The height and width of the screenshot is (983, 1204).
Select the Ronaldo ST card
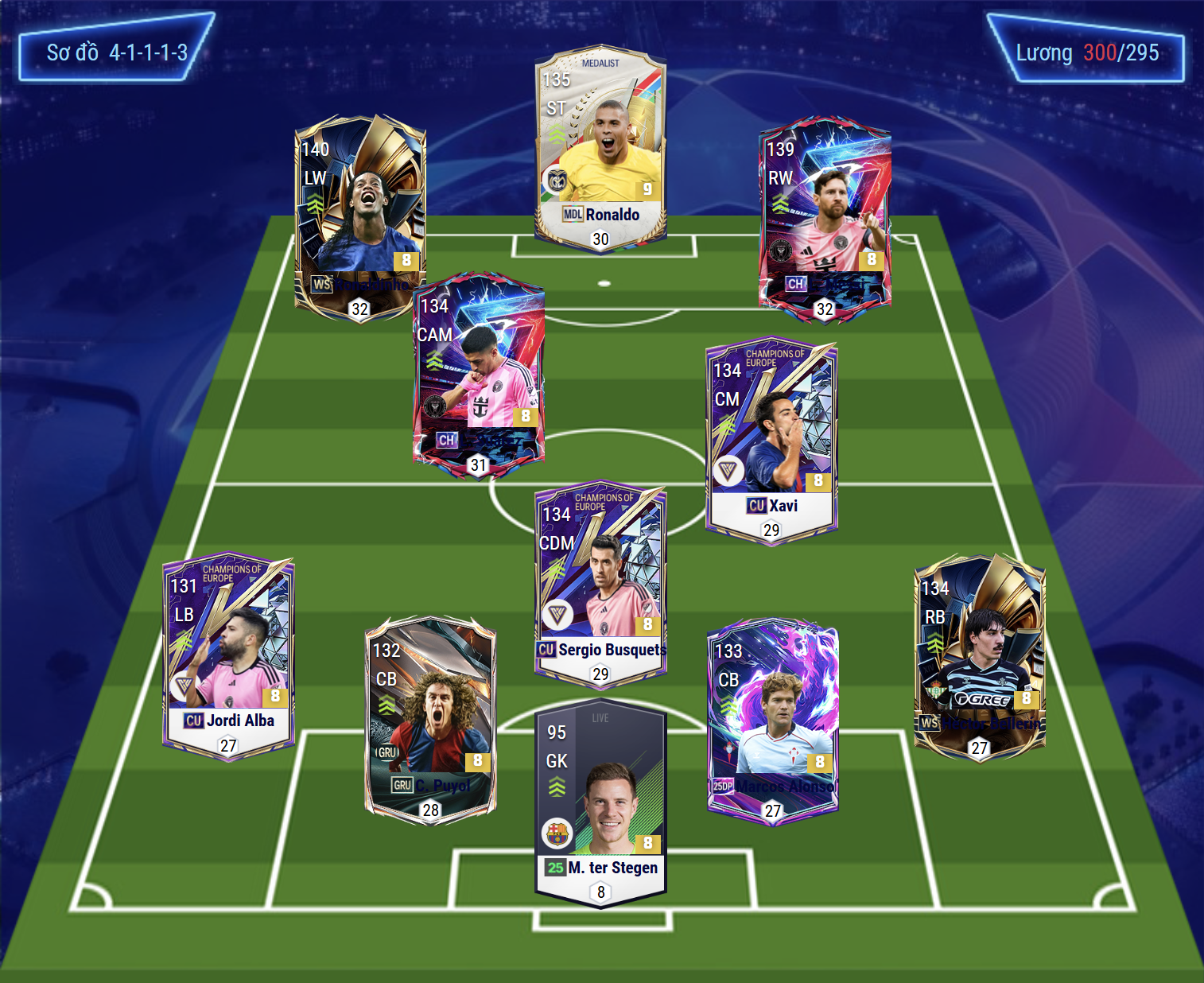(600, 148)
